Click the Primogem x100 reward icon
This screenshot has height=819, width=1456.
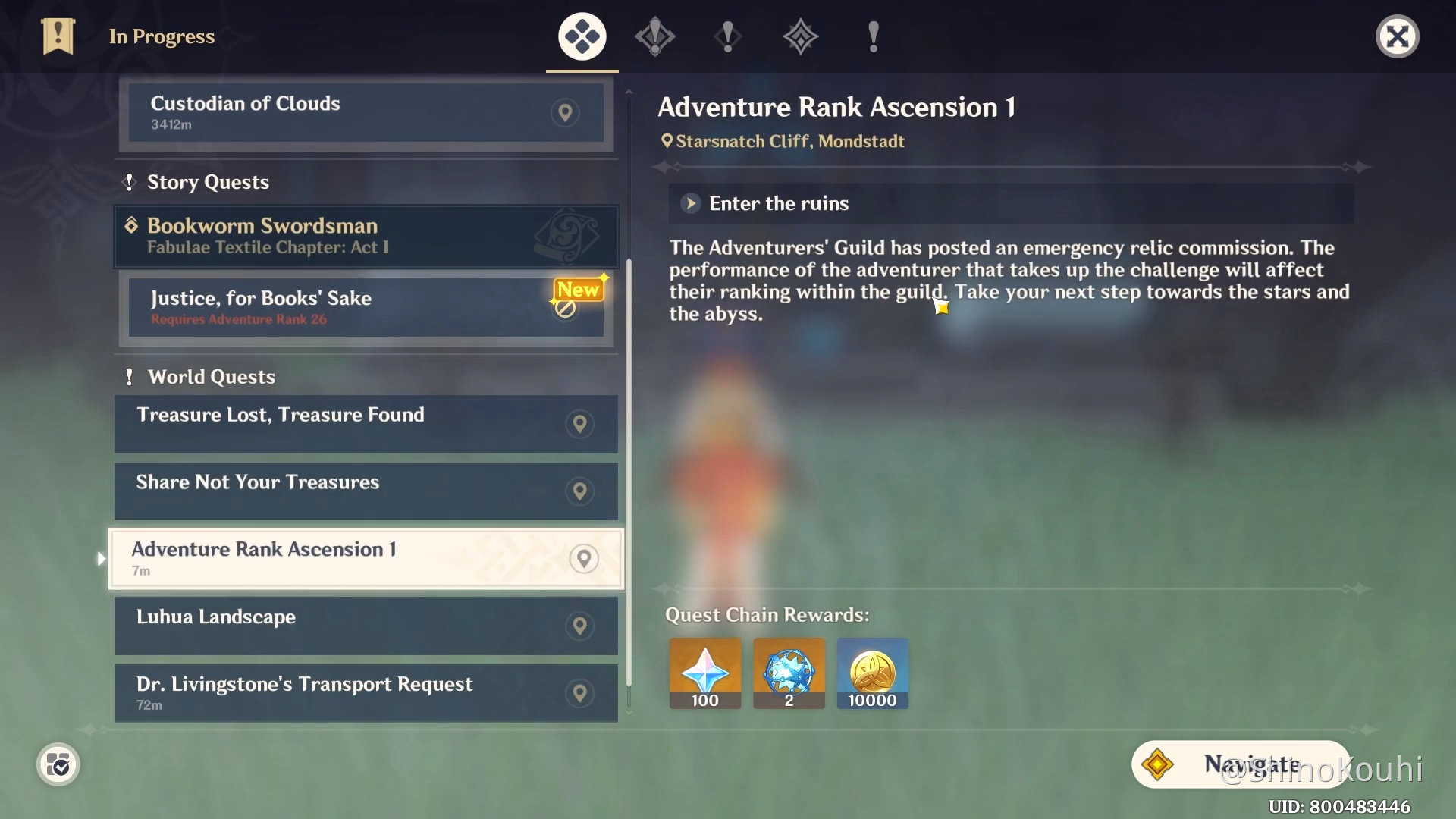pos(704,673)
